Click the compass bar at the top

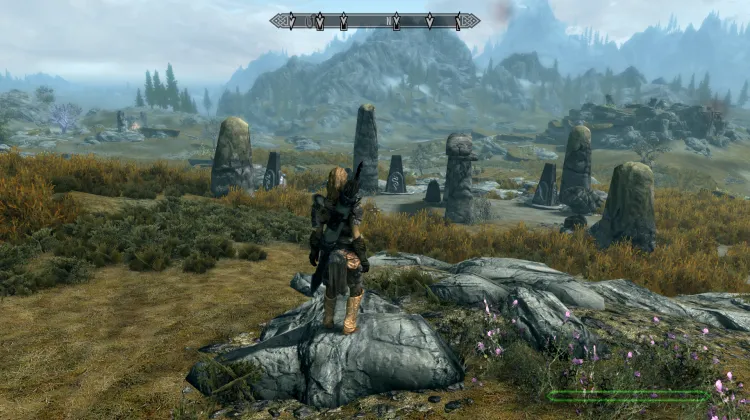374,20
